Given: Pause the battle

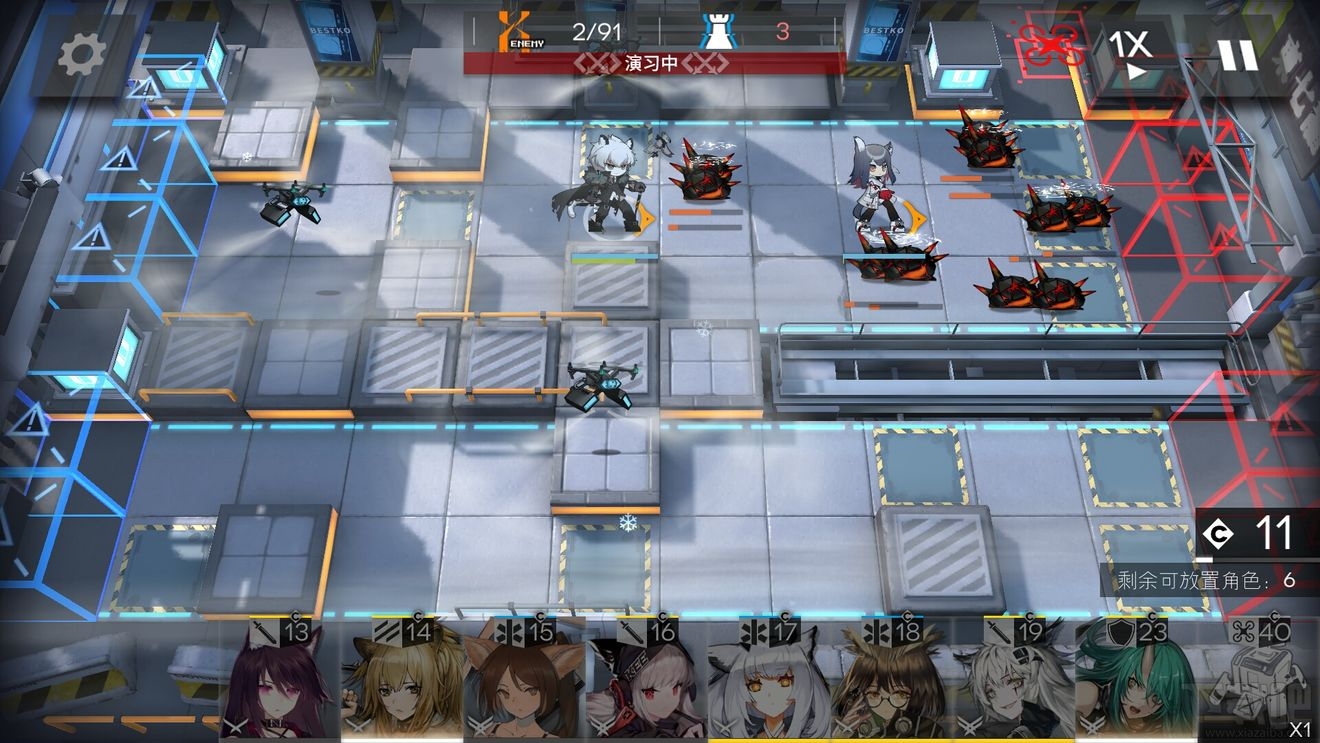Looking at the screenshot, I should (x=1237, y=54).
